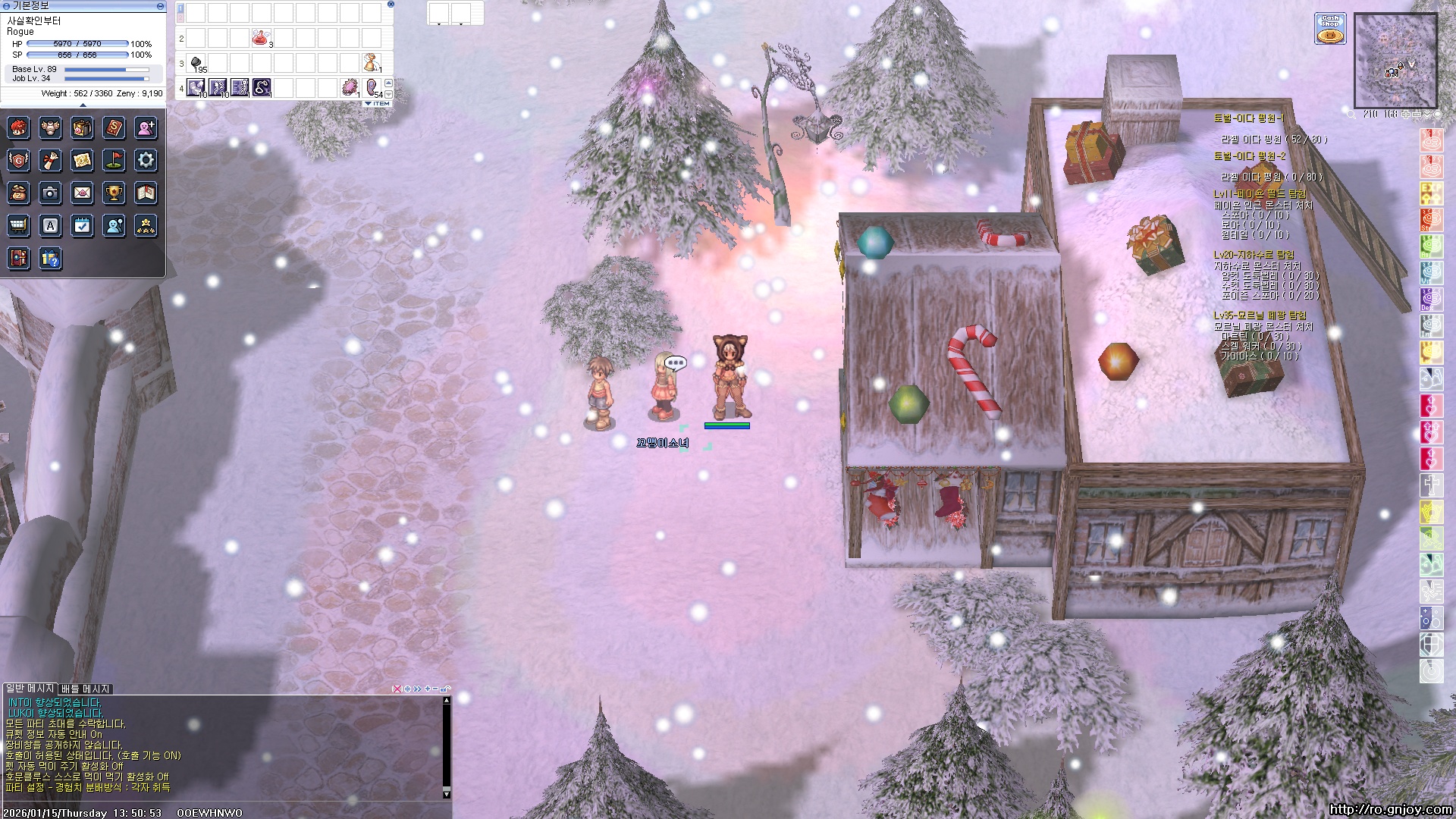Select the 일반 메시지 chat tab
This screenshot has height=819, width=1456.
[x=30, y=689]
